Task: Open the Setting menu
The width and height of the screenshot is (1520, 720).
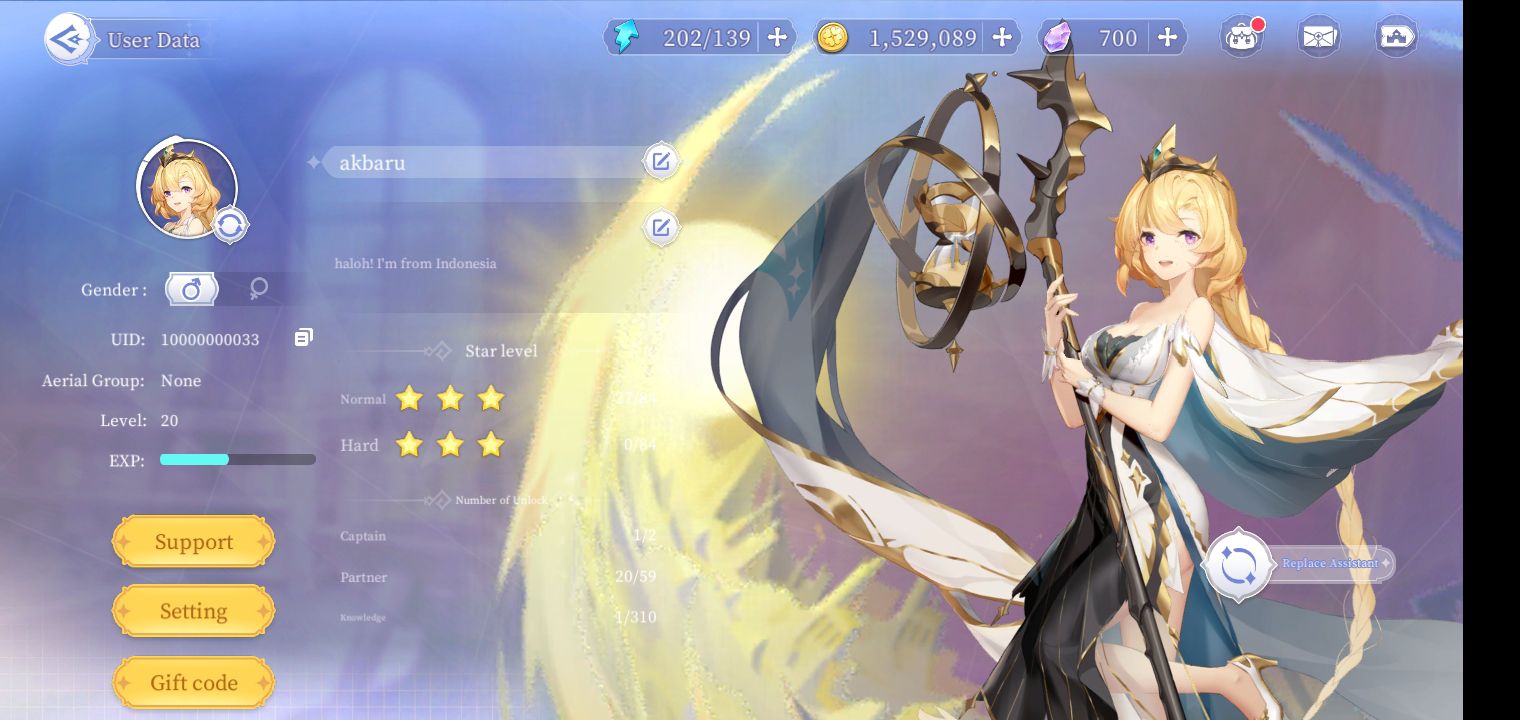Action: (193, 611)
